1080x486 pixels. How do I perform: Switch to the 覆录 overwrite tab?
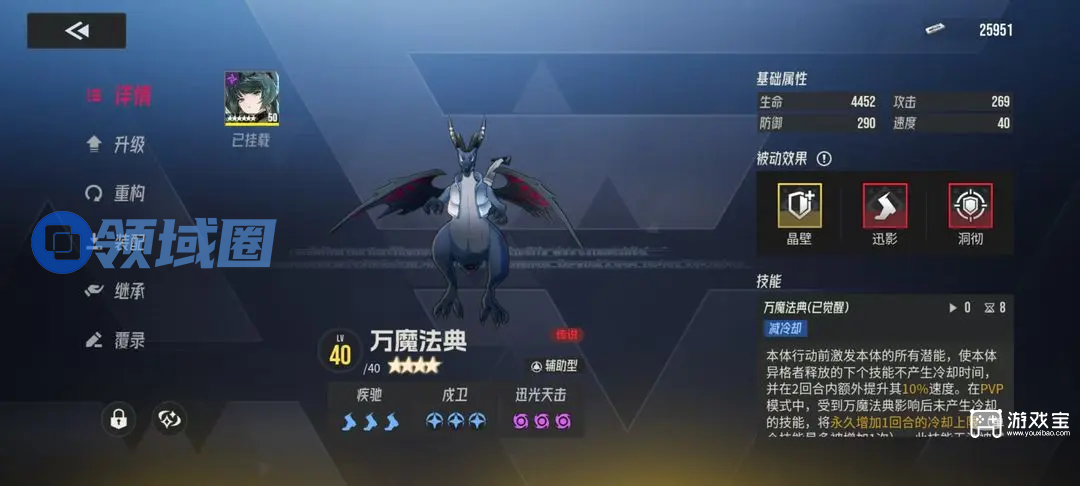click(117, 340)
